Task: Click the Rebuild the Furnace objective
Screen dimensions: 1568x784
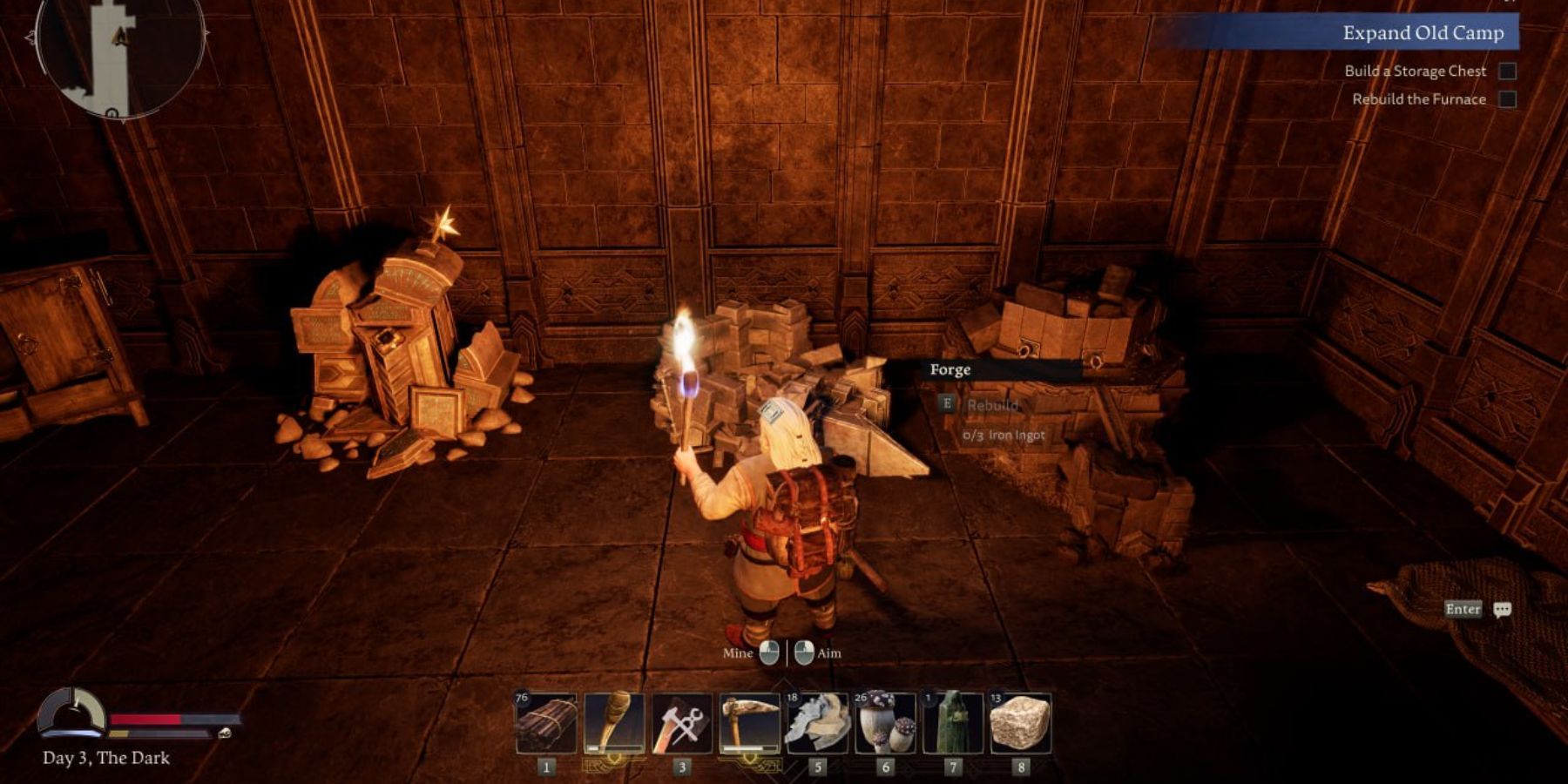Action: [1418, 99]
